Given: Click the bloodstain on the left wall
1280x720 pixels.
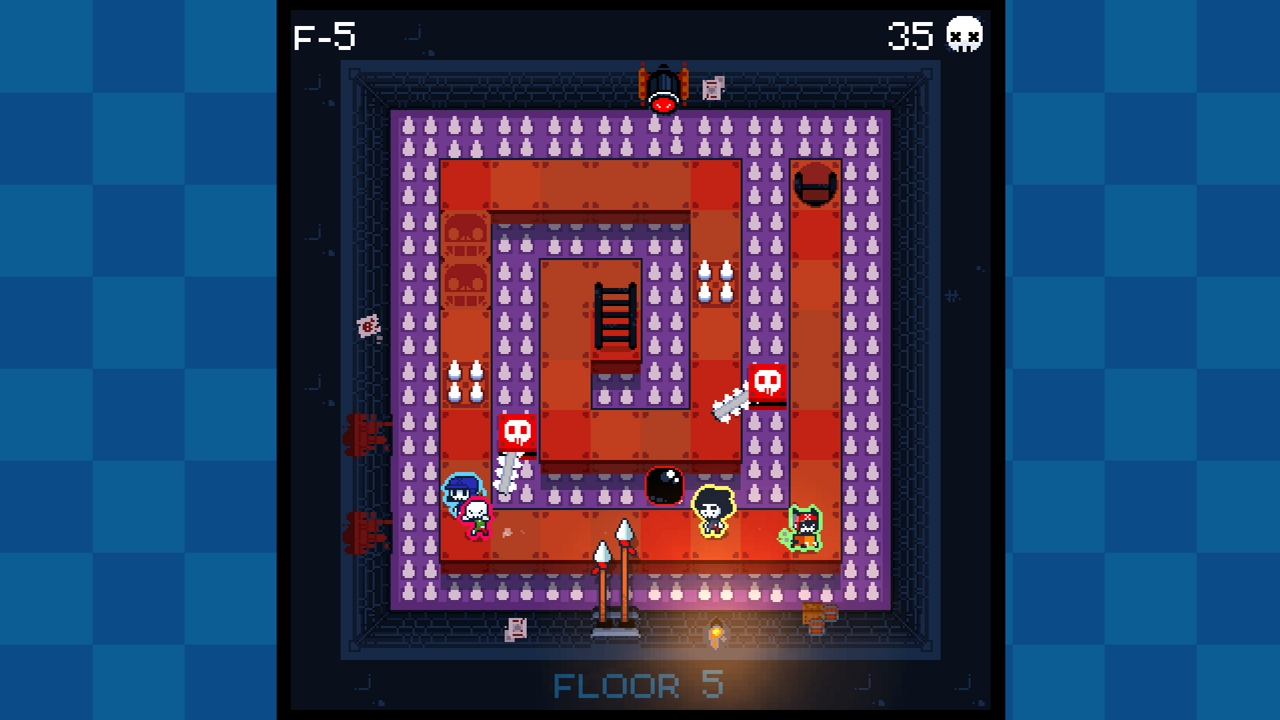Looking at the screenshot, I should pos(366,435).
